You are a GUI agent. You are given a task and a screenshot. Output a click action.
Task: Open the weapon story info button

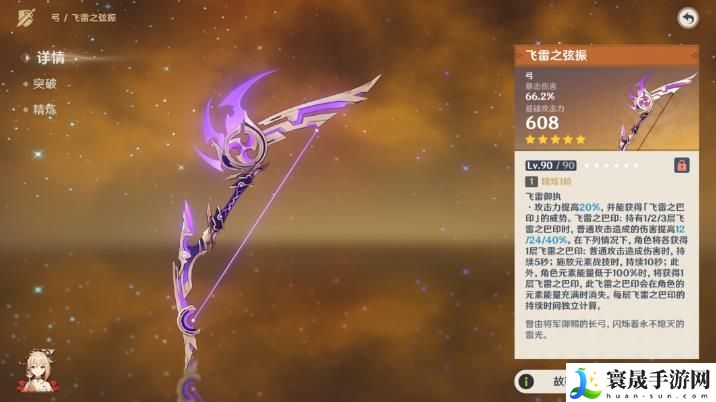coord(540,381)
